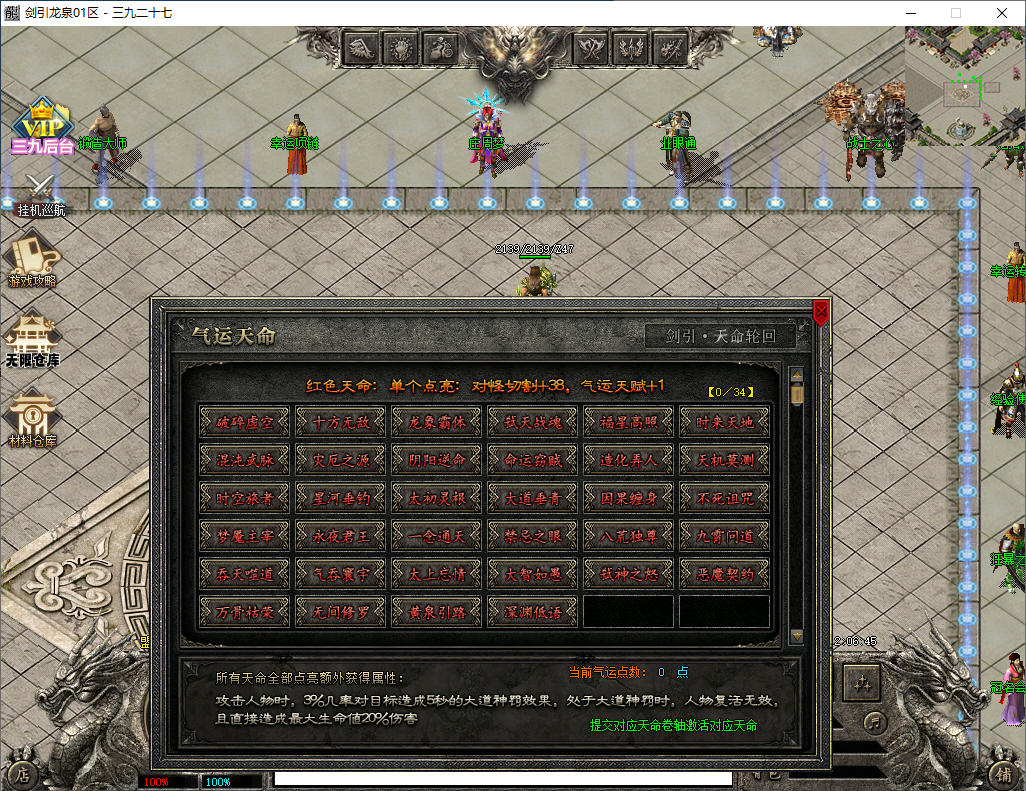
Task: Close the 气运天命 panel
Action: 821,313
